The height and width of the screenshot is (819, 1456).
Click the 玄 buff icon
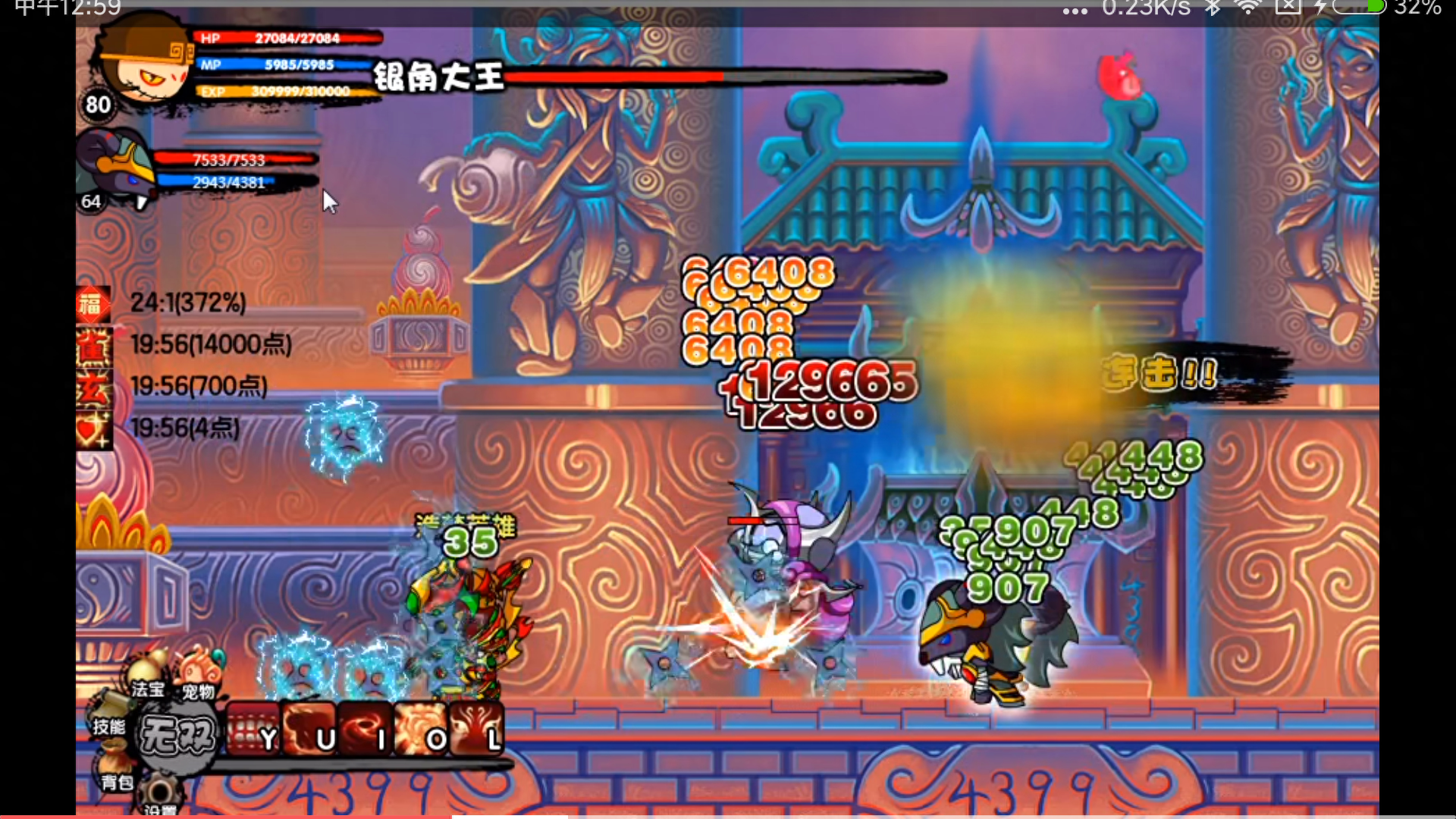[x=93, y=388]
